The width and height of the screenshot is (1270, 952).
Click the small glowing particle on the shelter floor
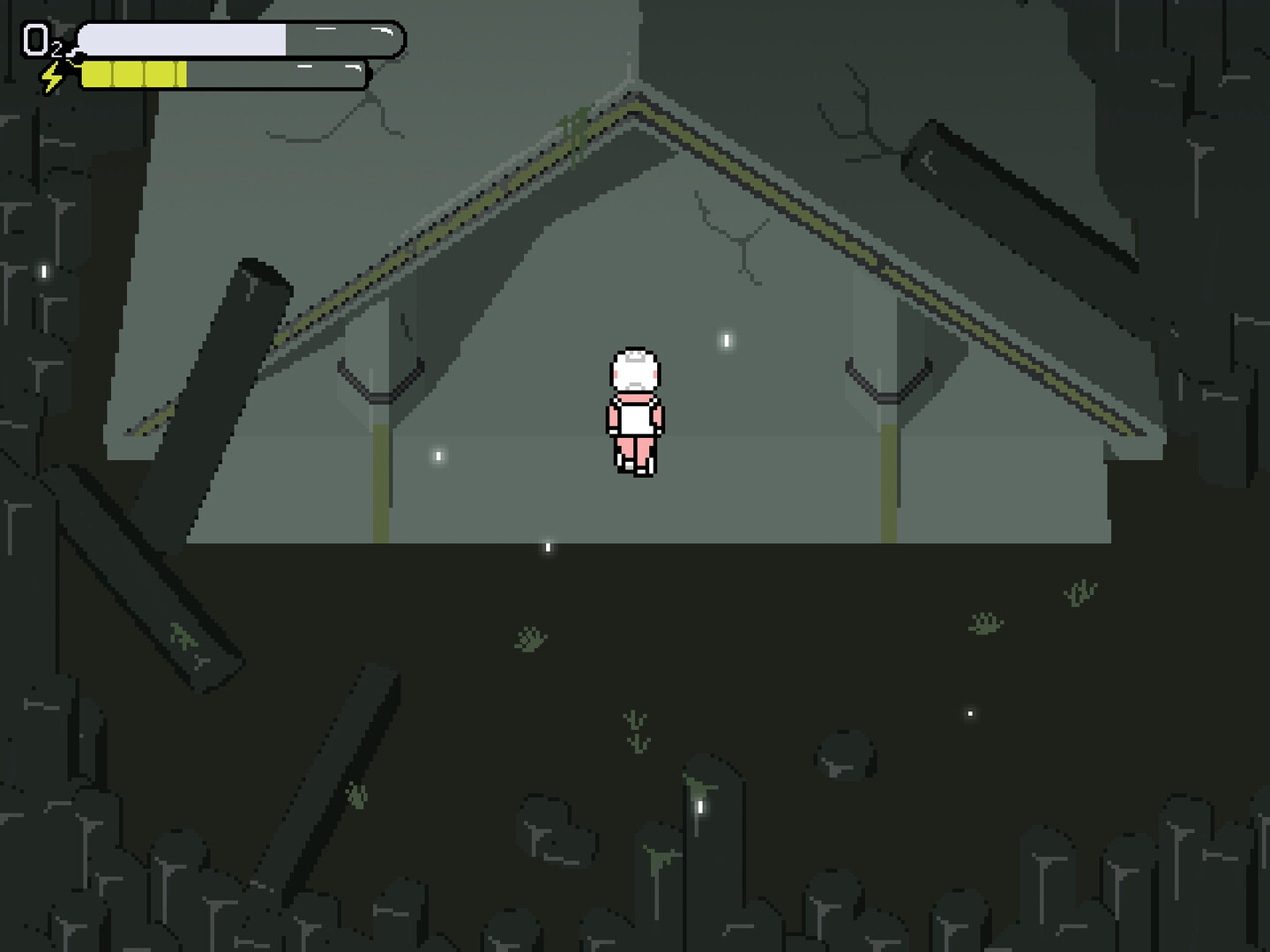[x=437, y=457]
